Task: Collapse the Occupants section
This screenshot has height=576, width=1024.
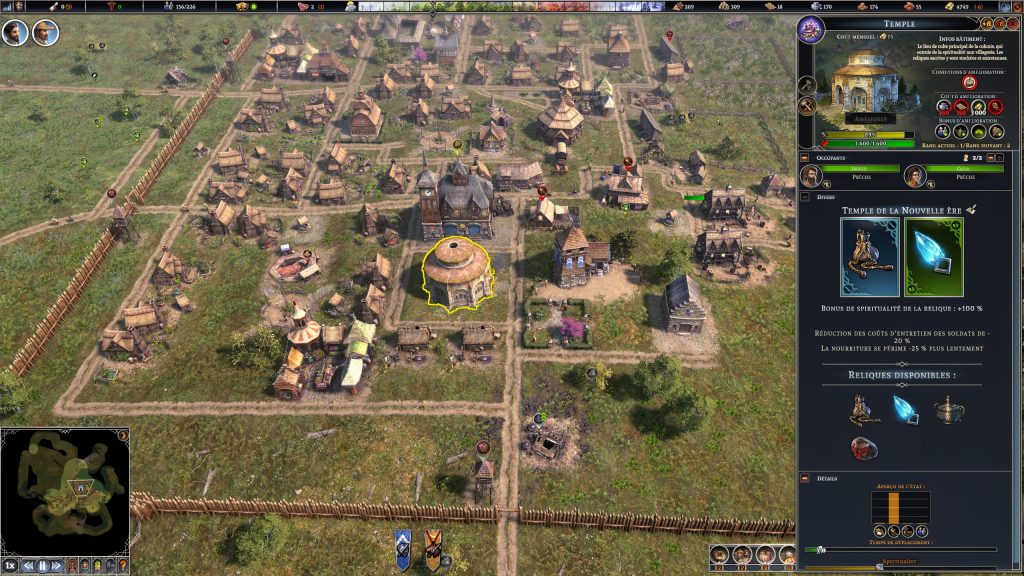Action: 804,157
